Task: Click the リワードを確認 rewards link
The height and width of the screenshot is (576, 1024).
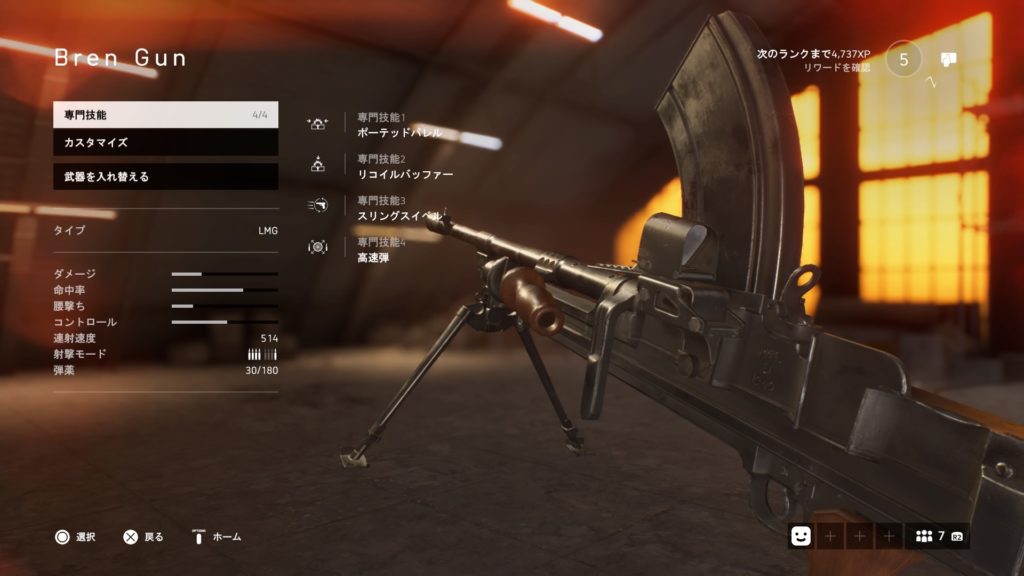Action: [836, 68]
